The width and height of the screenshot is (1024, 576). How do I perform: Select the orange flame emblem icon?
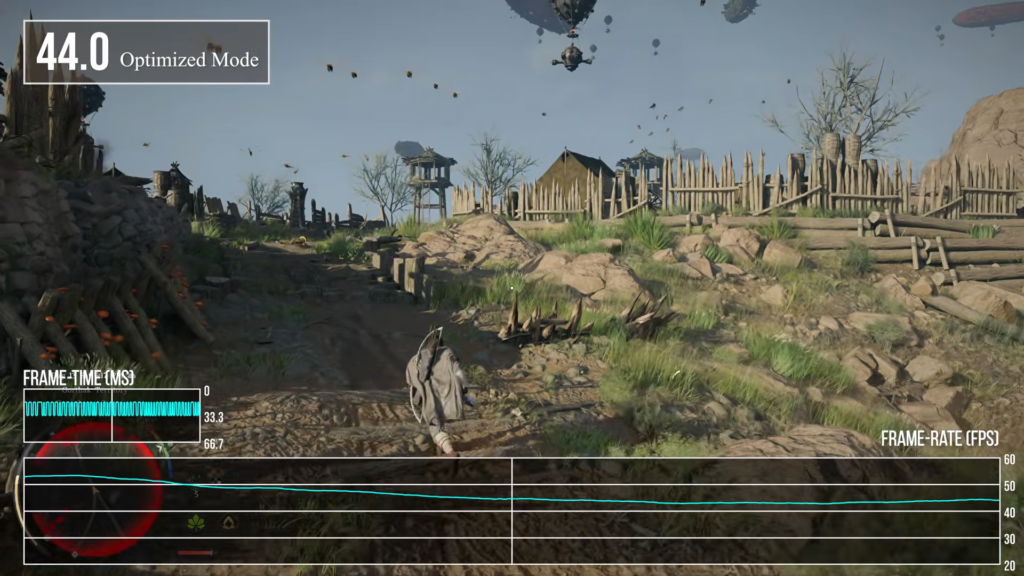229,522
